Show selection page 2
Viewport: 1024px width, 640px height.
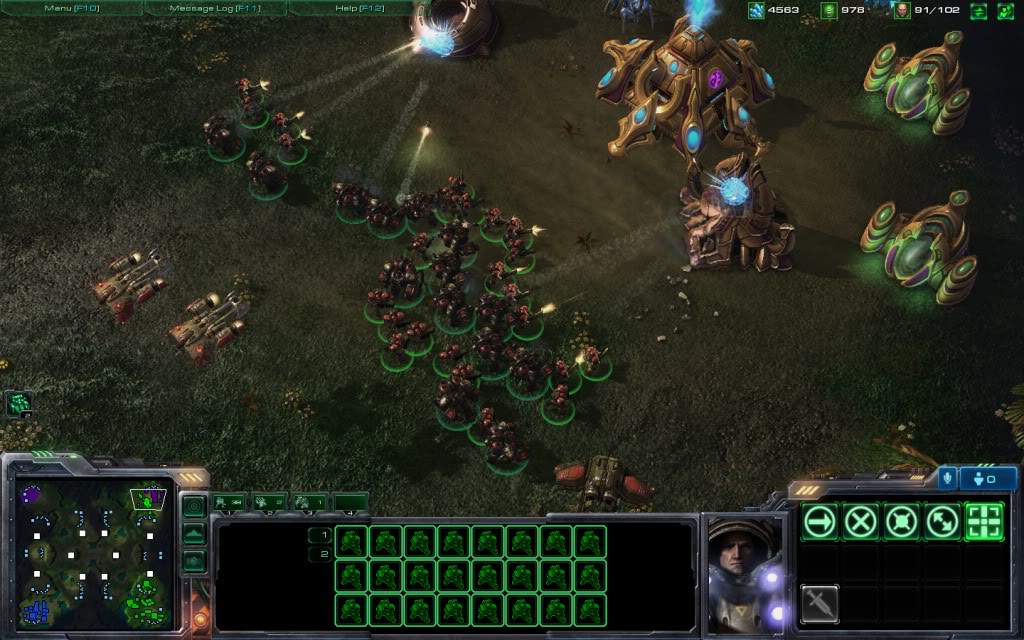point(320,554)
